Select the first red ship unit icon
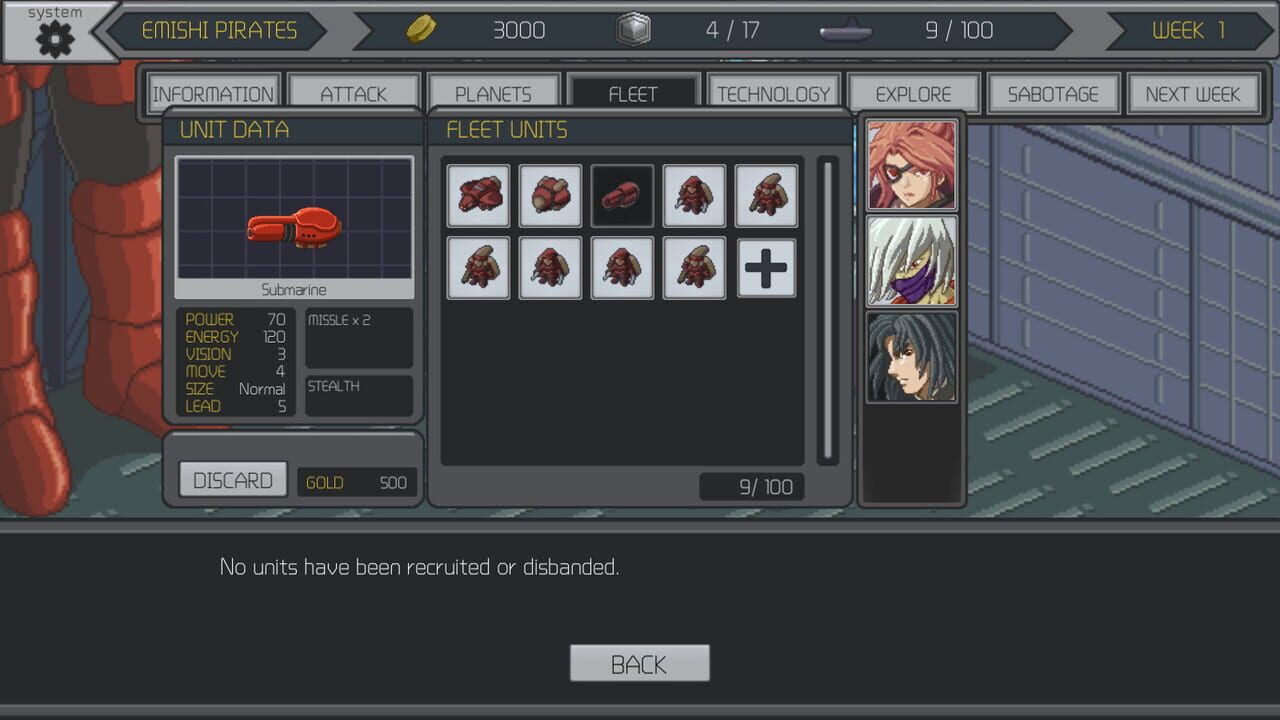The height and width of the screenshot is (720, 1280). point(478,196)
